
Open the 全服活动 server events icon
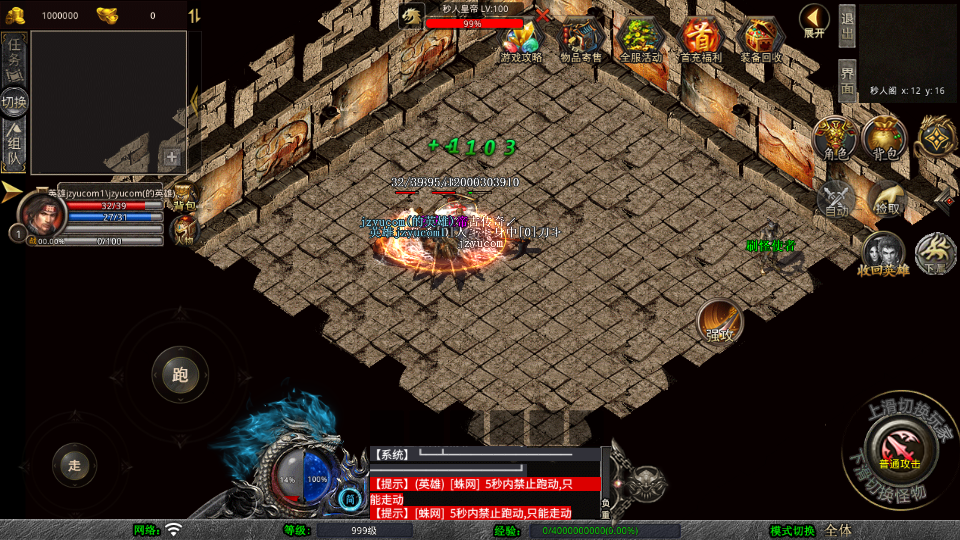click(x=641, y=38)
